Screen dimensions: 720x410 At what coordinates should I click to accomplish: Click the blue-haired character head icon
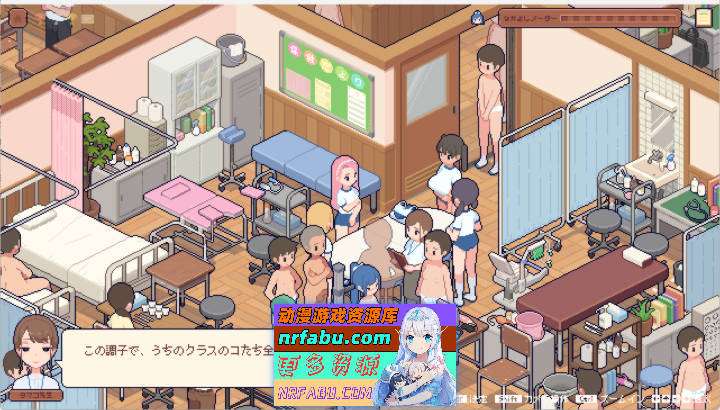pos(478,17)
